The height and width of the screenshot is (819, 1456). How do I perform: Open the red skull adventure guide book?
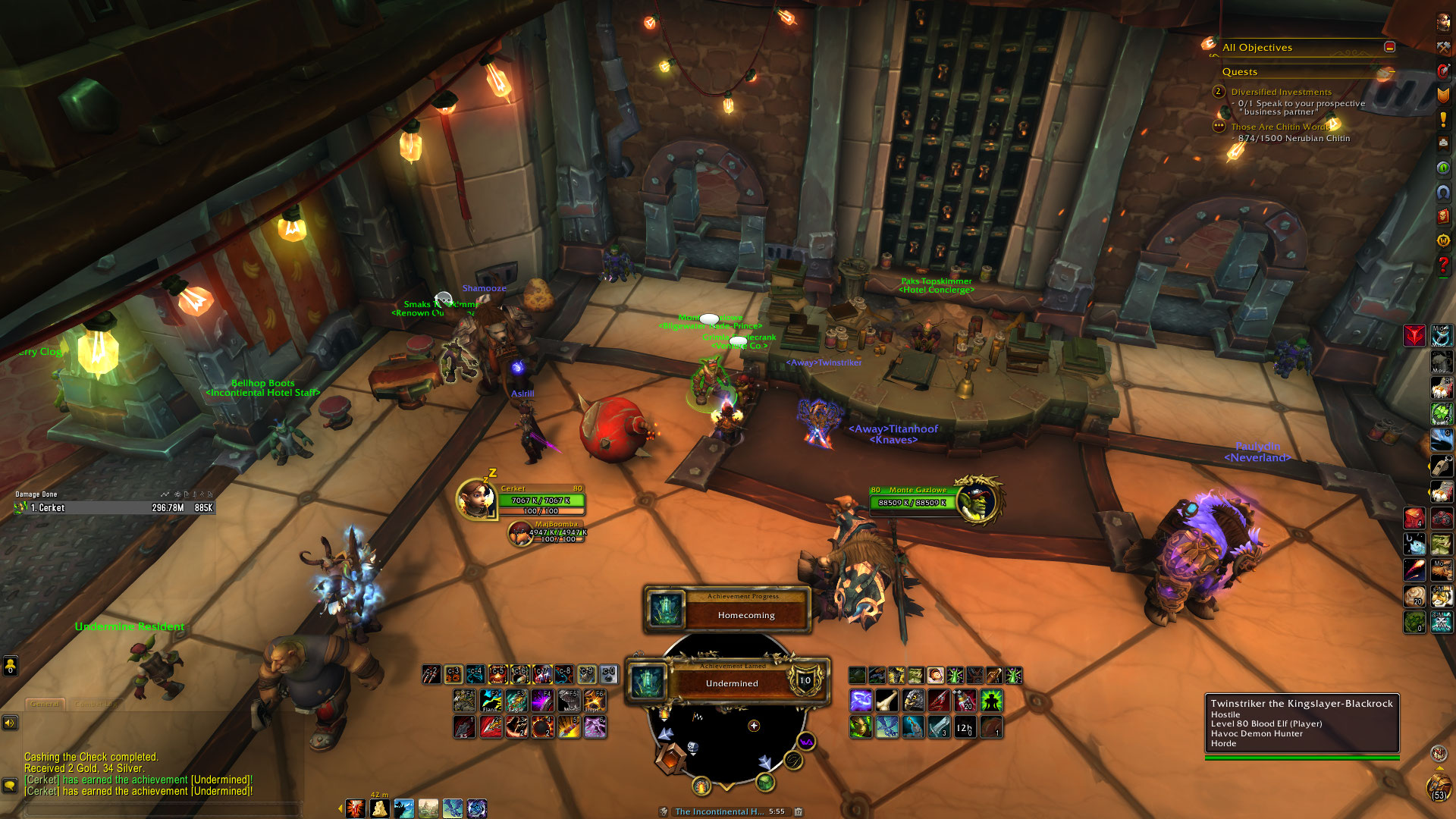pyautogui.click(x=1442, y=216)
